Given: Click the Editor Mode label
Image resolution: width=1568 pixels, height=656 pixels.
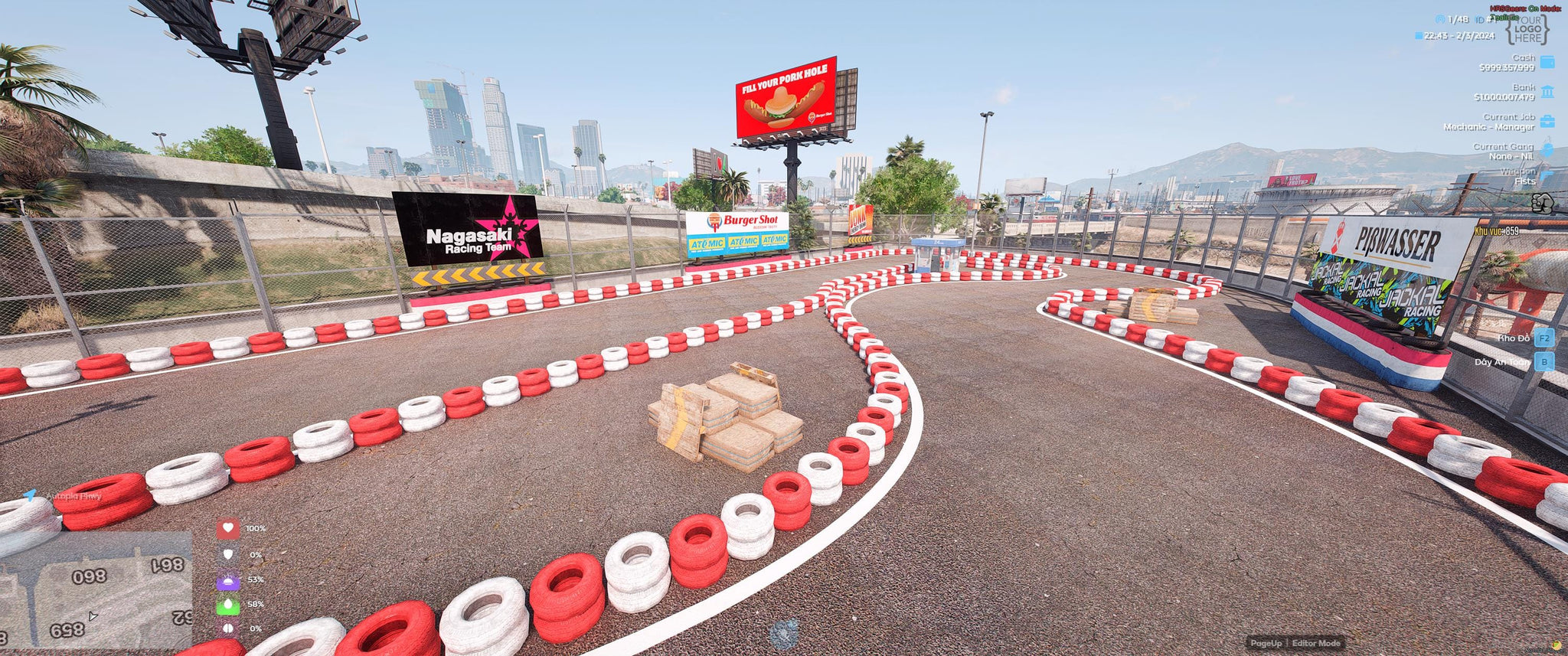Looking at the screenshot, I should [1316, 643].
